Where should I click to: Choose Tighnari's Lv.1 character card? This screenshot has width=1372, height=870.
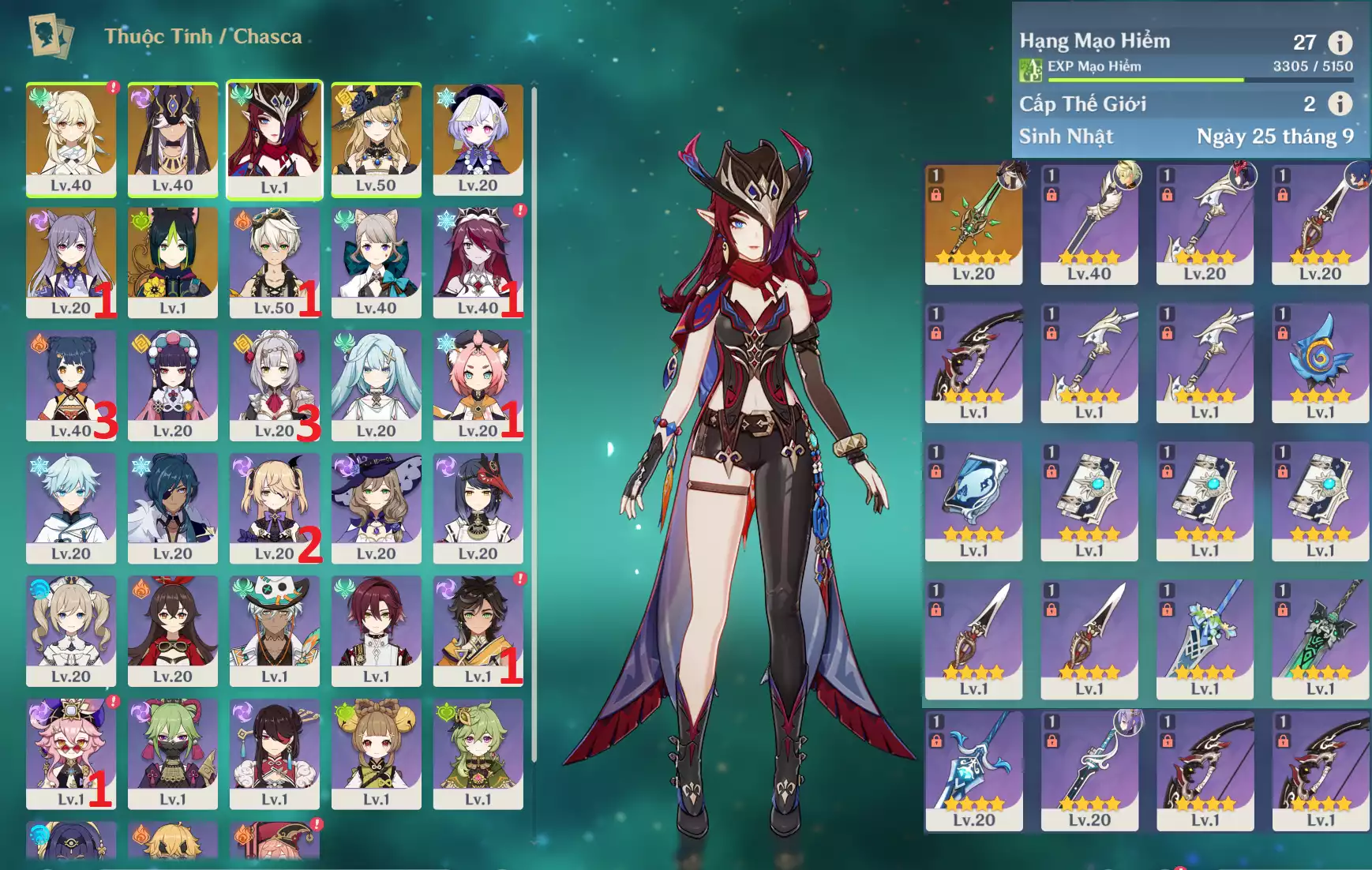(173, 261)
